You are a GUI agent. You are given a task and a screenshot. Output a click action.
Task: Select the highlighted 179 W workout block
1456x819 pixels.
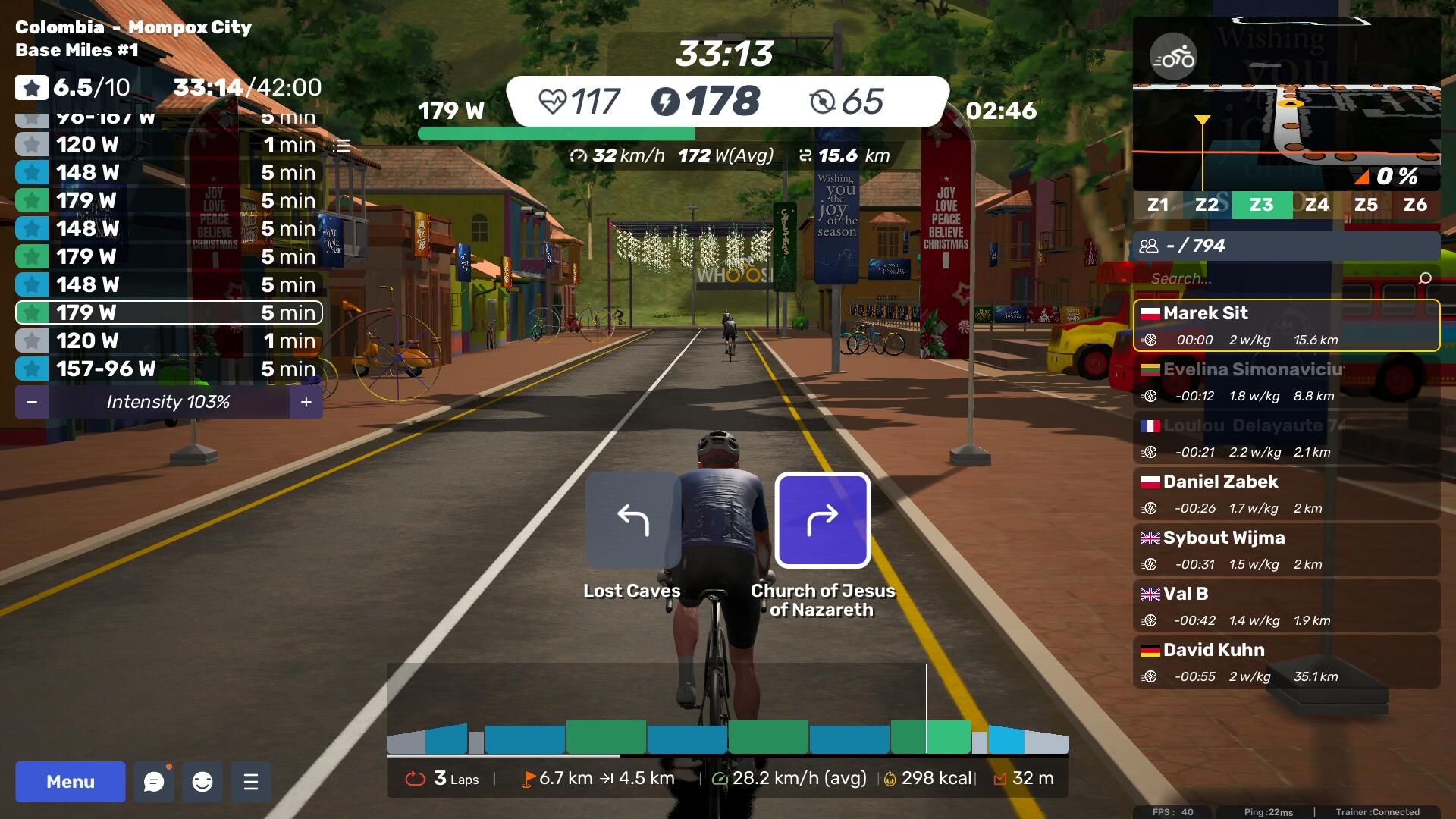(x=168, y=312)
